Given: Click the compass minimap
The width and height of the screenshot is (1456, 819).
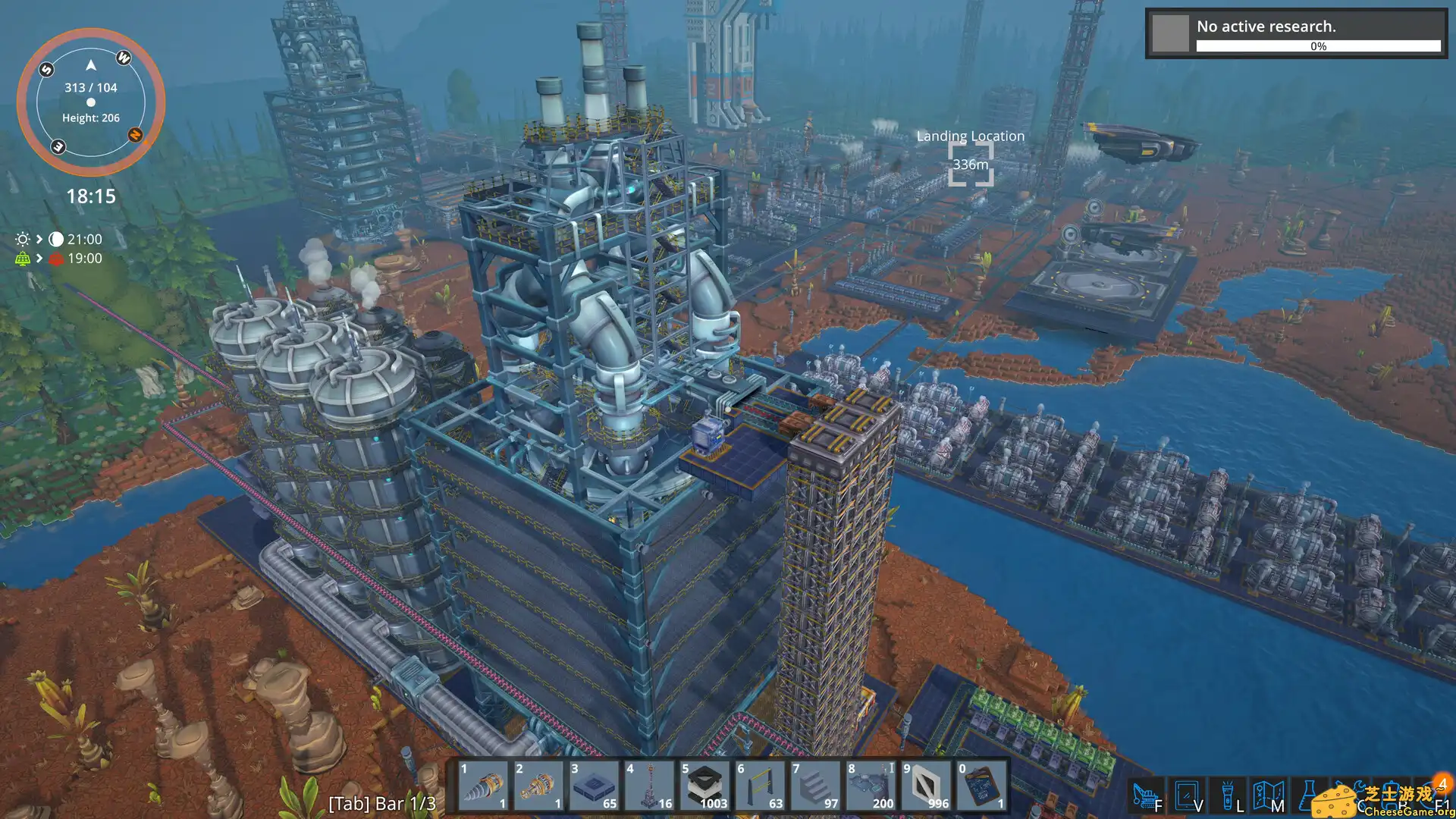Looking at the screenshot, I should click(91, 102).
